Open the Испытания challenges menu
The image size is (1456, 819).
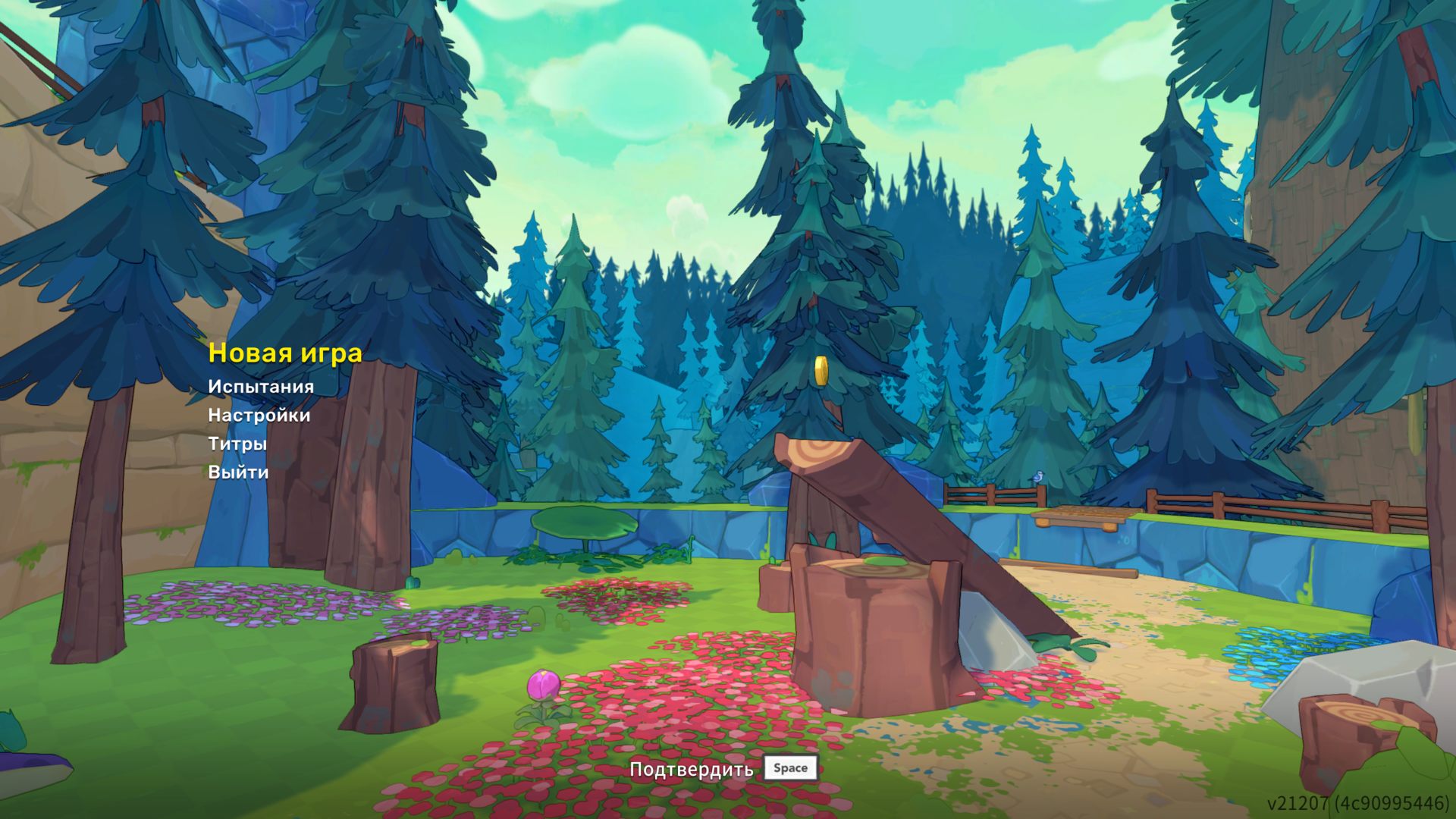[x=261, y=387]
